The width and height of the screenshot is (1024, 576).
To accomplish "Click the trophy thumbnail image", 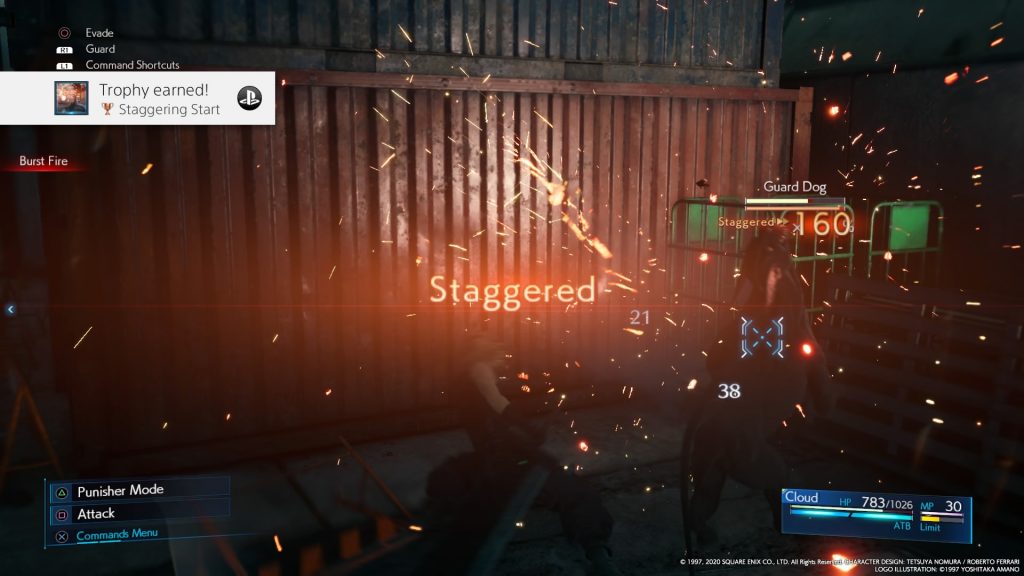I will tap(71, 98).
